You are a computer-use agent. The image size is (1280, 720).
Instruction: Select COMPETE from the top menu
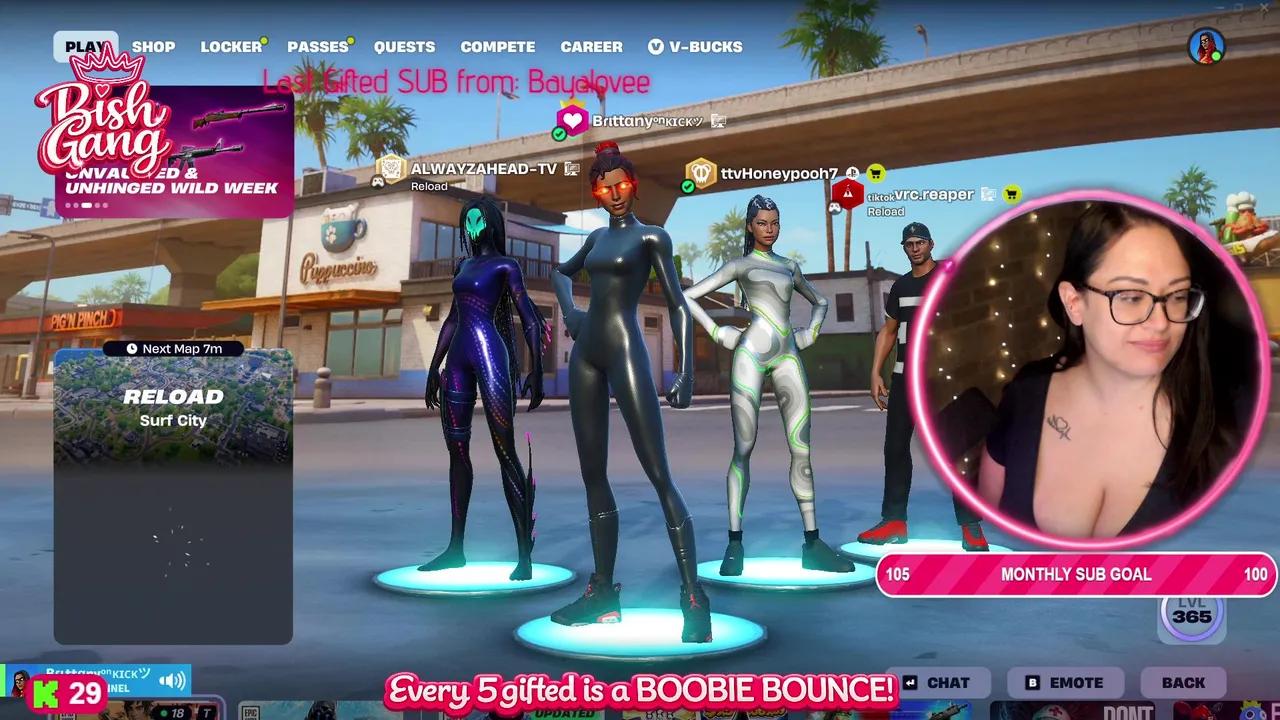pos(498,46)
